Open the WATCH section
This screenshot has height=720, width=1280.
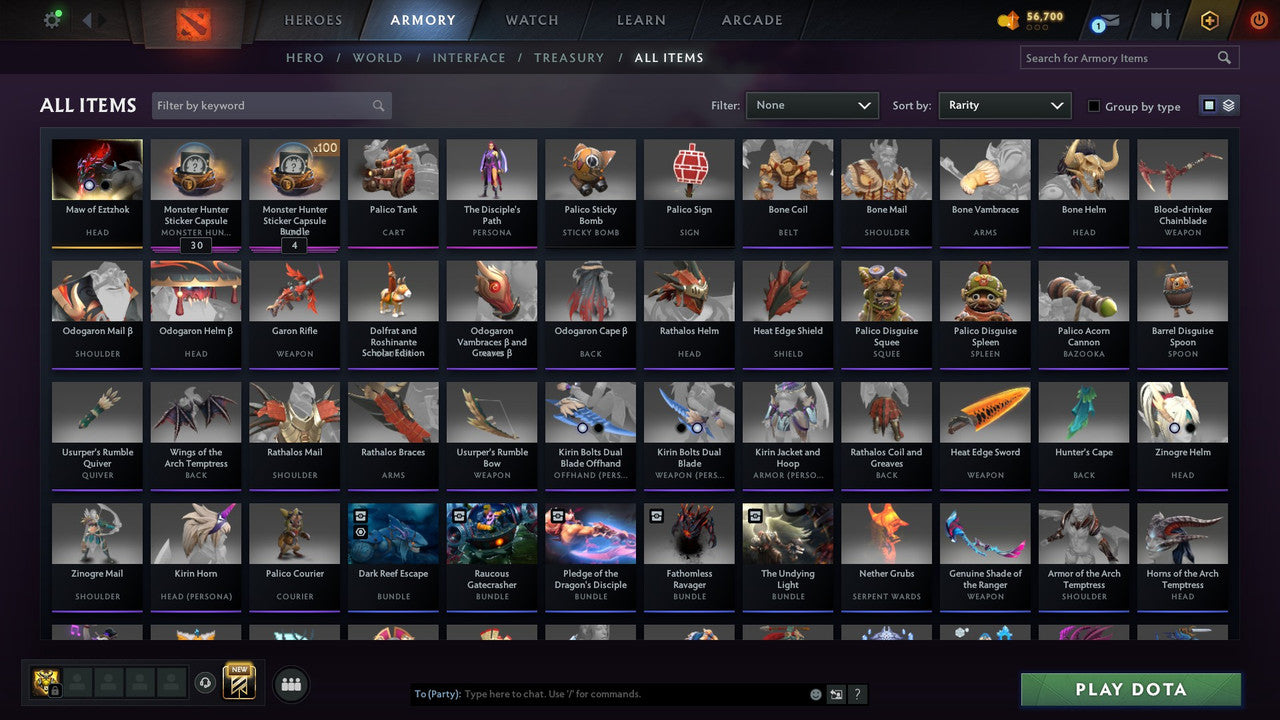coord(531,19)
